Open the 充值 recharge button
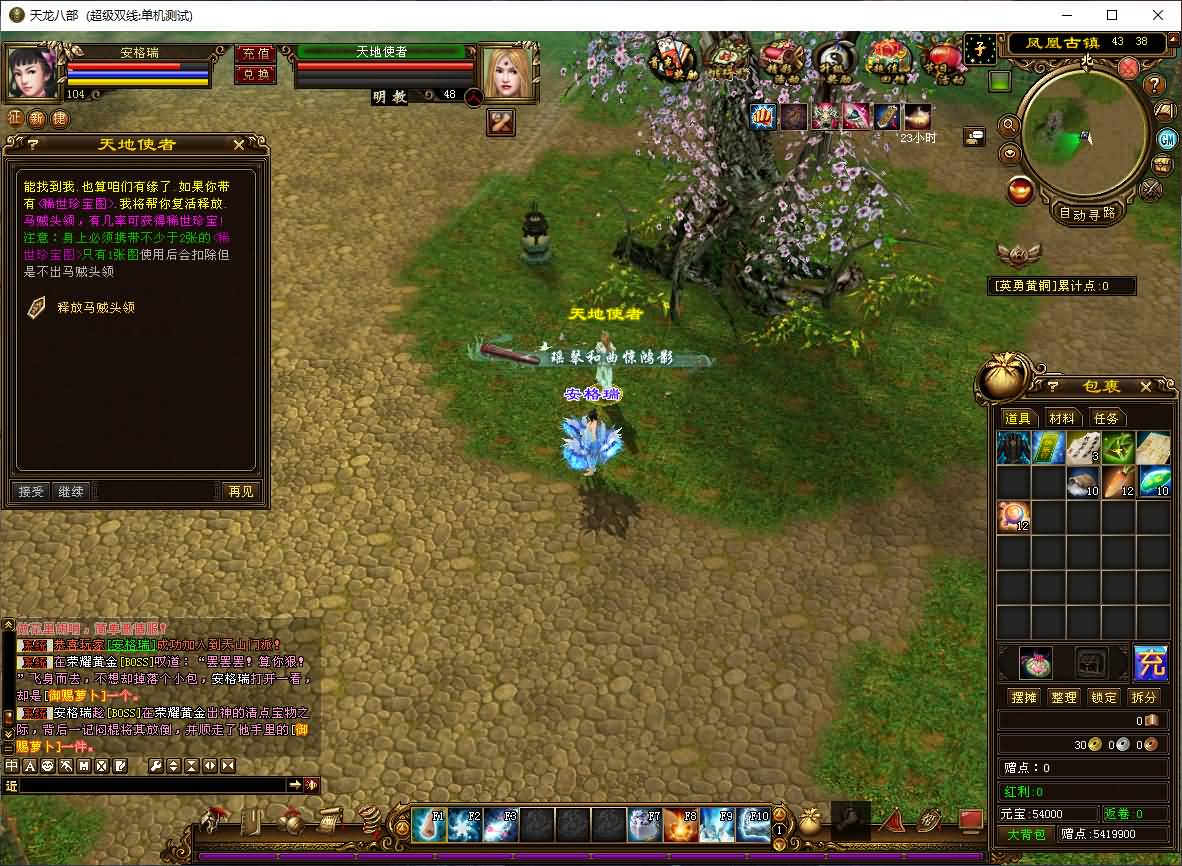 255,54
